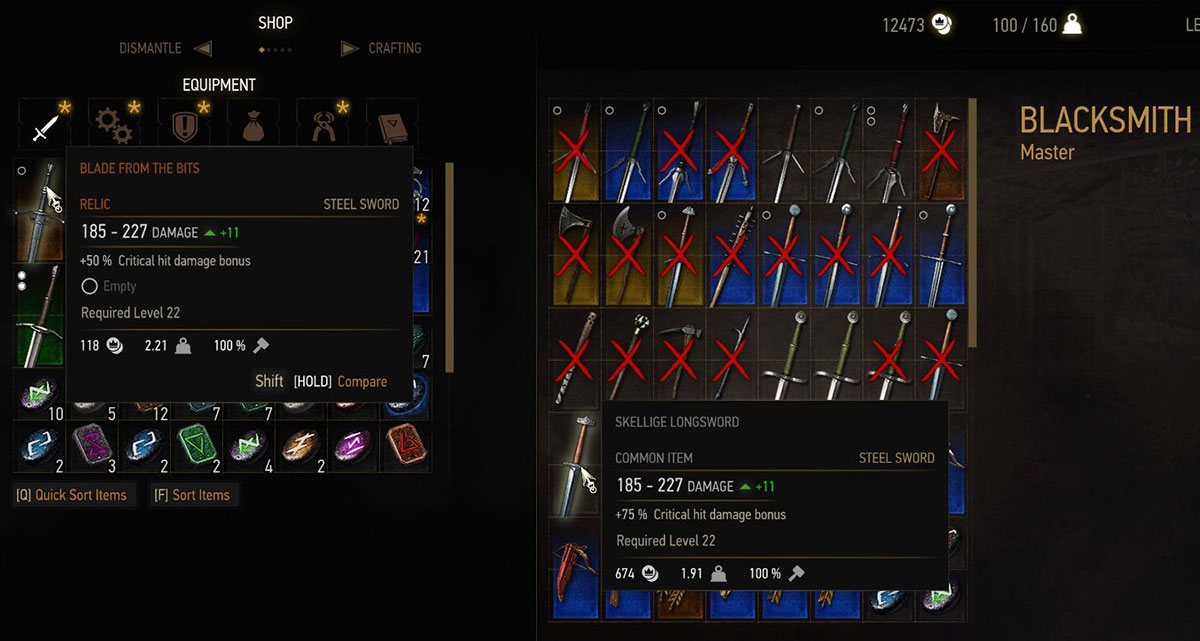This screenshot has width=1200, height=641.
Task: Open the horse gear category tab
Action: (x=323, y=126)
